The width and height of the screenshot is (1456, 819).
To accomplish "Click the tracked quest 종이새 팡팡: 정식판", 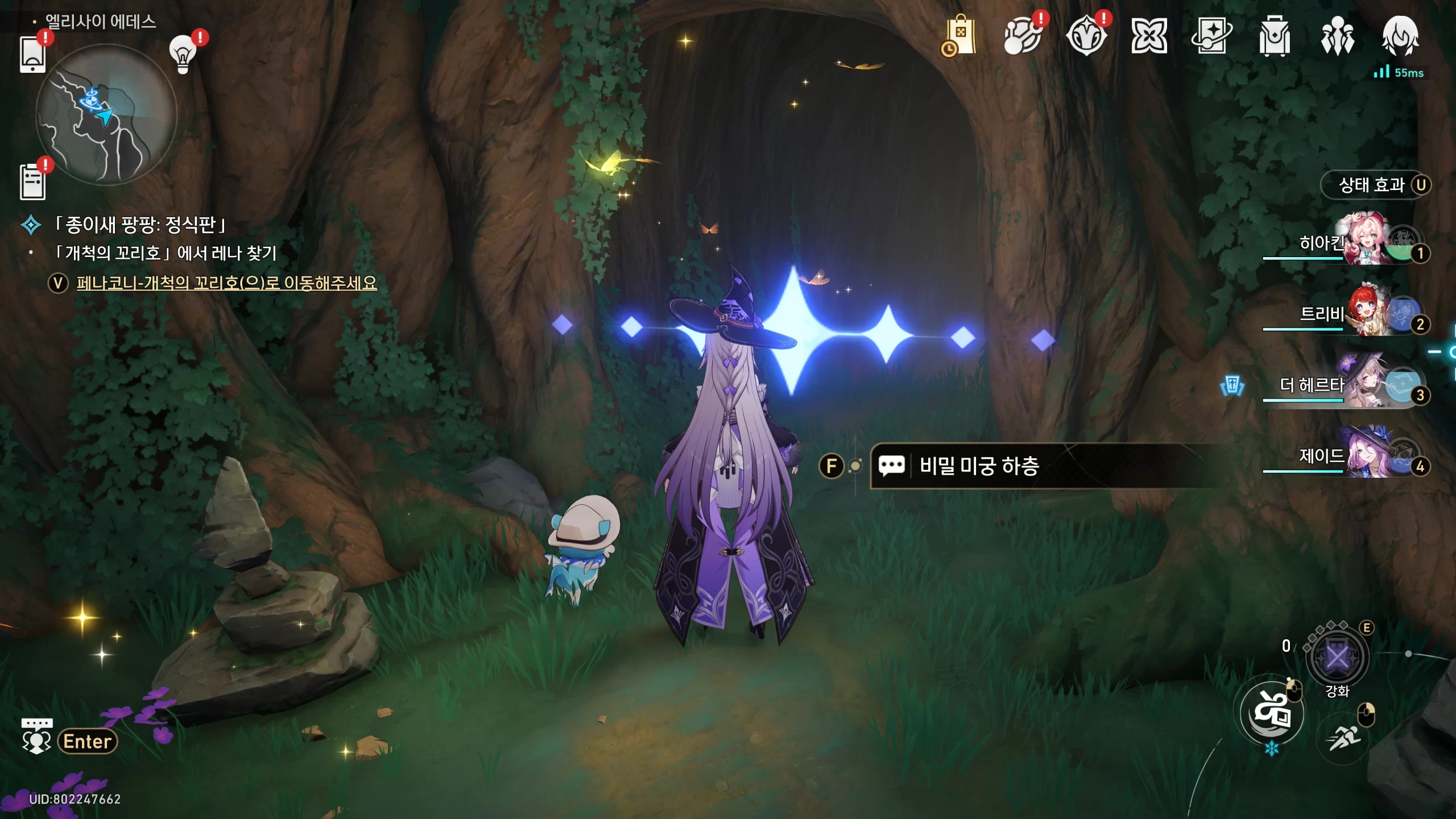I will point(140,225).
